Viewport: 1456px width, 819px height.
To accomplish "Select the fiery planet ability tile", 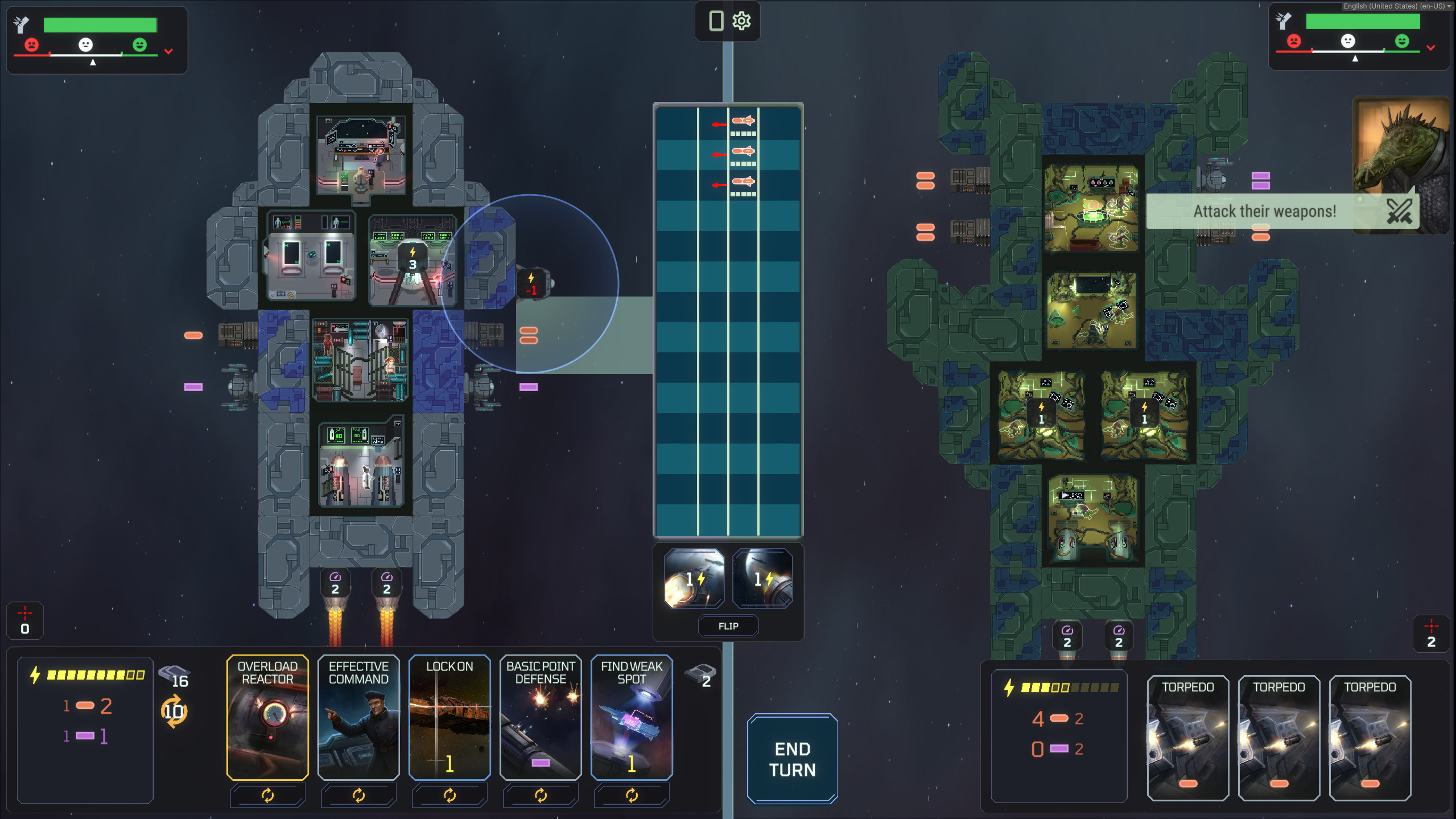I will pyautogui.click(x=694, y=578).
